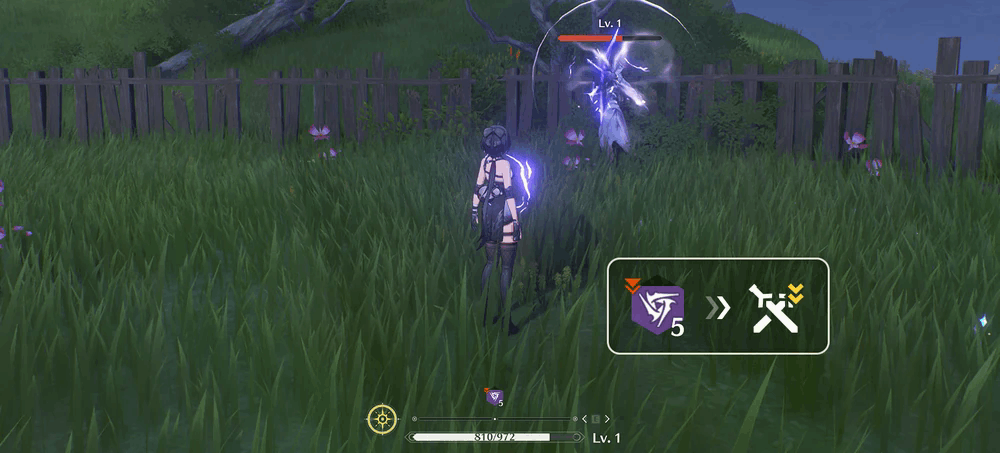Click the golden compass icon
Screen dimensions: 1000x453
point(382,419)
